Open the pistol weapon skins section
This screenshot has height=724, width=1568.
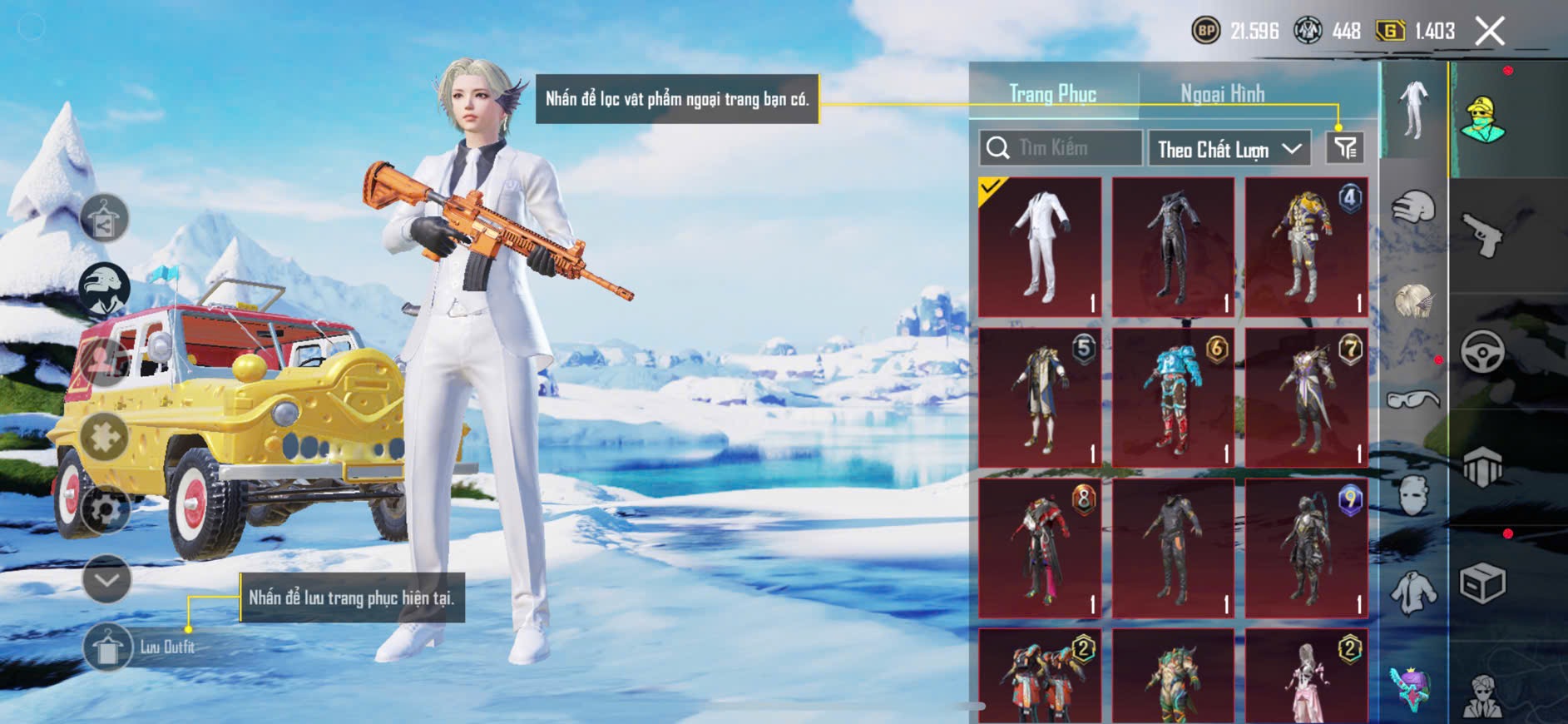tap(1484, 234)
